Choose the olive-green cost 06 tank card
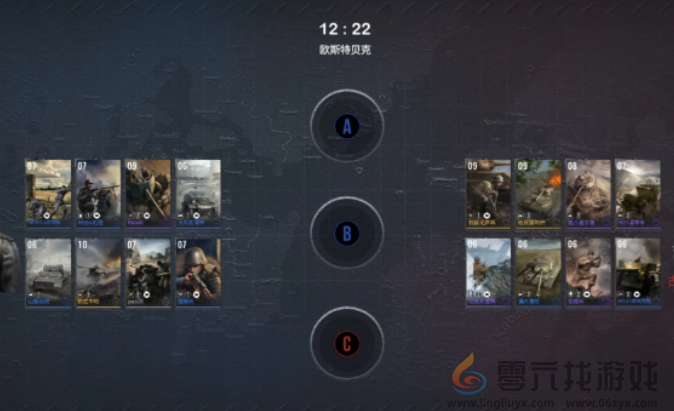This screenshot has width=674, height=411. pos(538,271)
